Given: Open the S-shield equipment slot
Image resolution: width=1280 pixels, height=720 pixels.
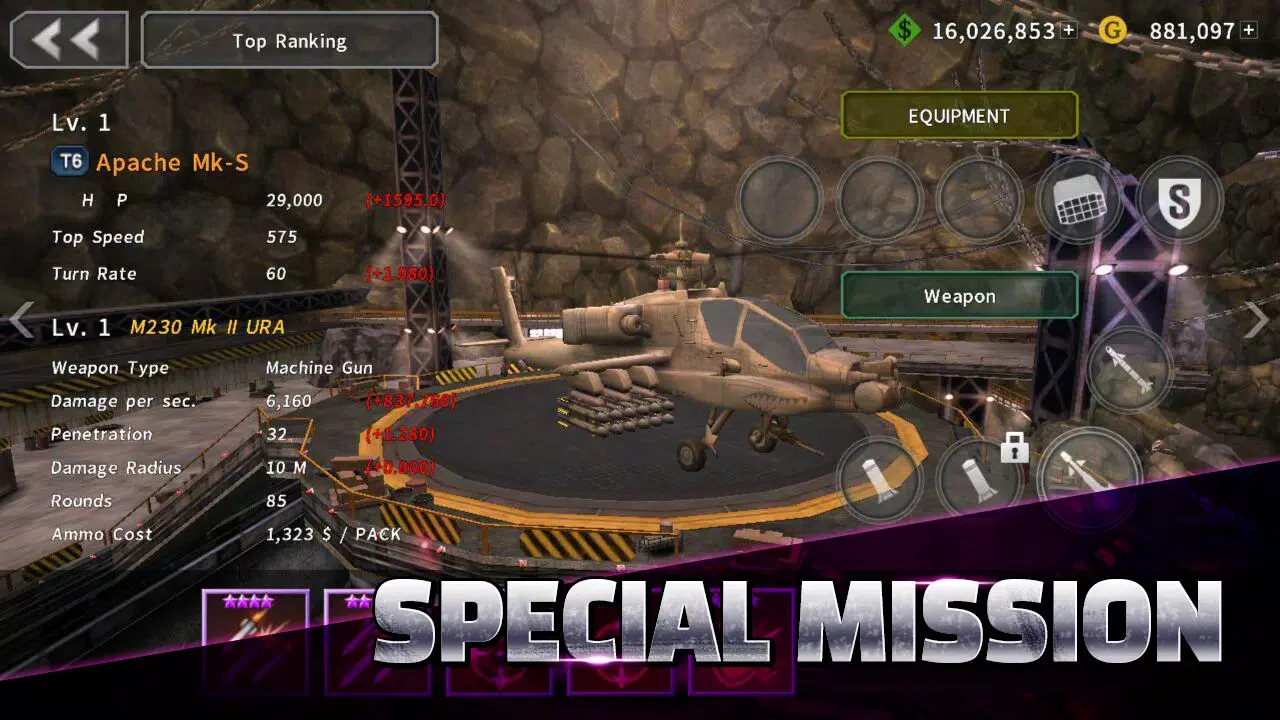Looking at the screenshot, I should pyautogui.click(x=1182, y=200).
